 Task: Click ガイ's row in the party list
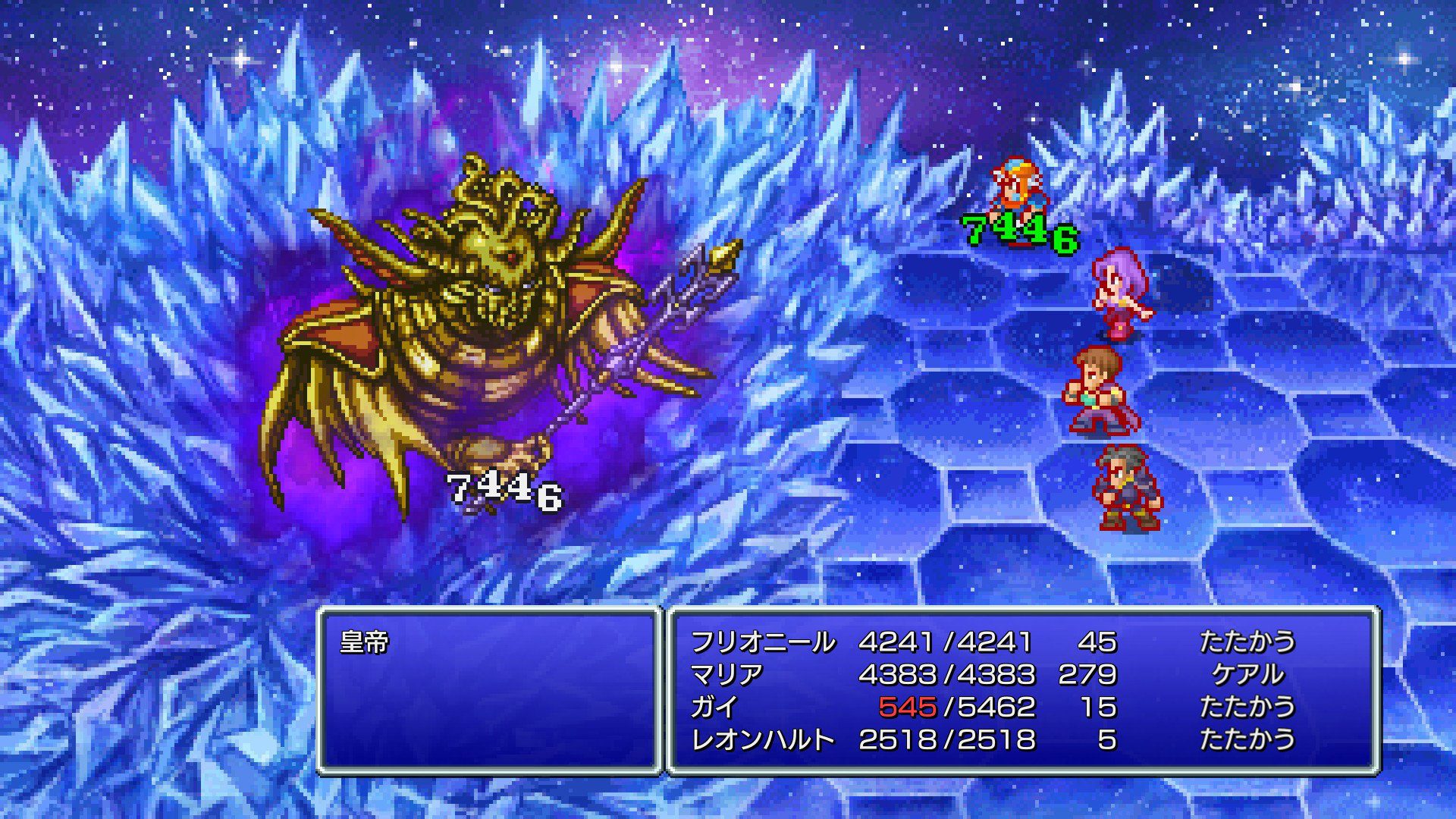[714, 707]
